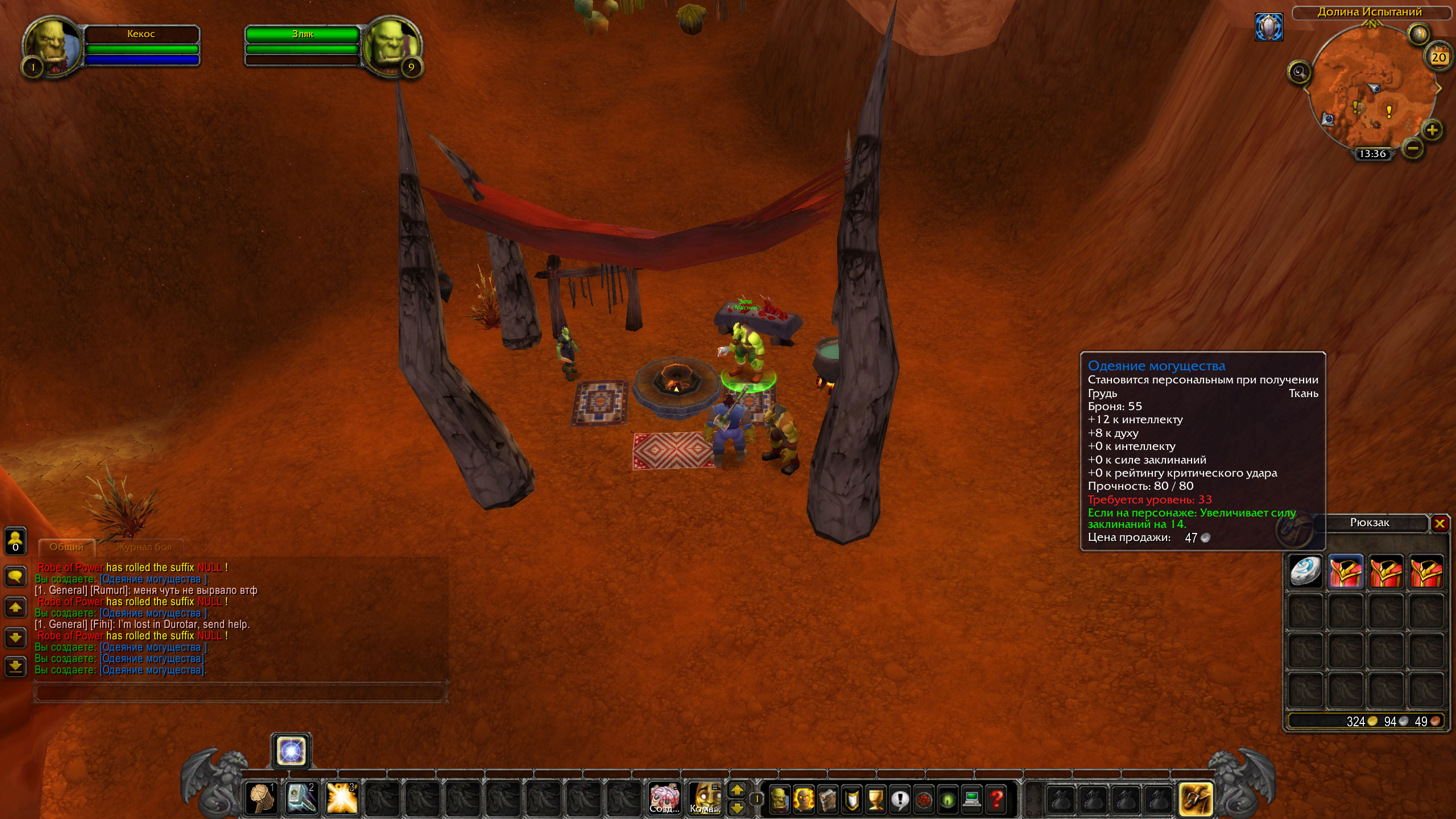Select the Общий chat tab
1456x819 pixels.
[67, 547]
